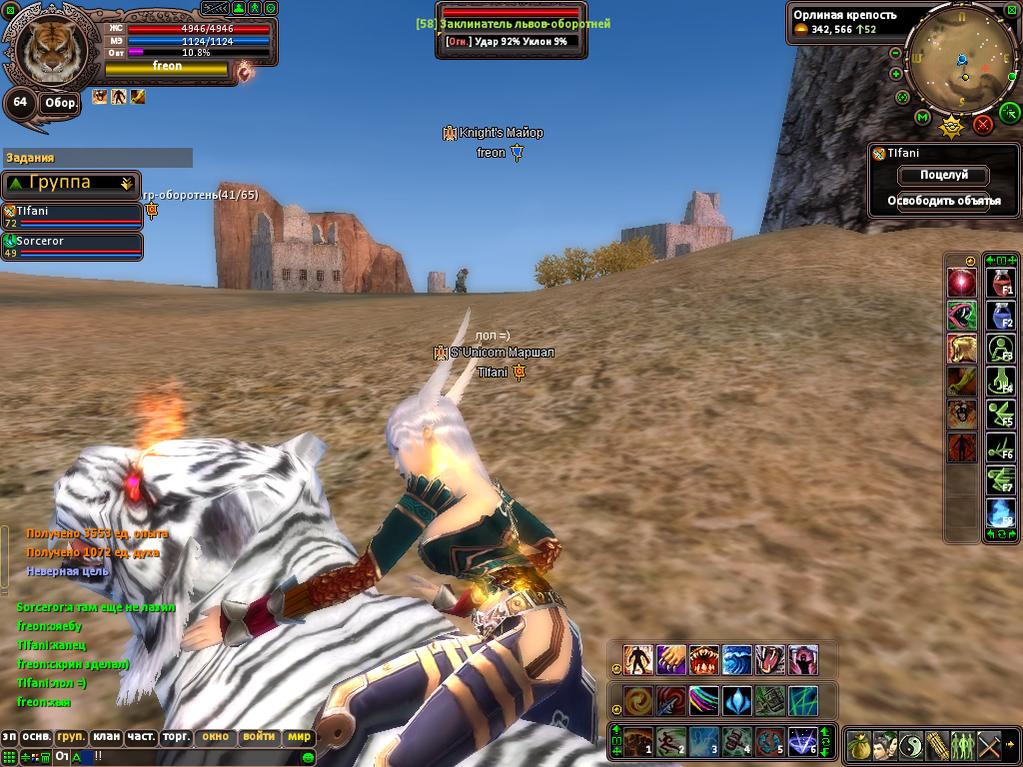Switch chat to the клан tab

click(x=106, y=737)
